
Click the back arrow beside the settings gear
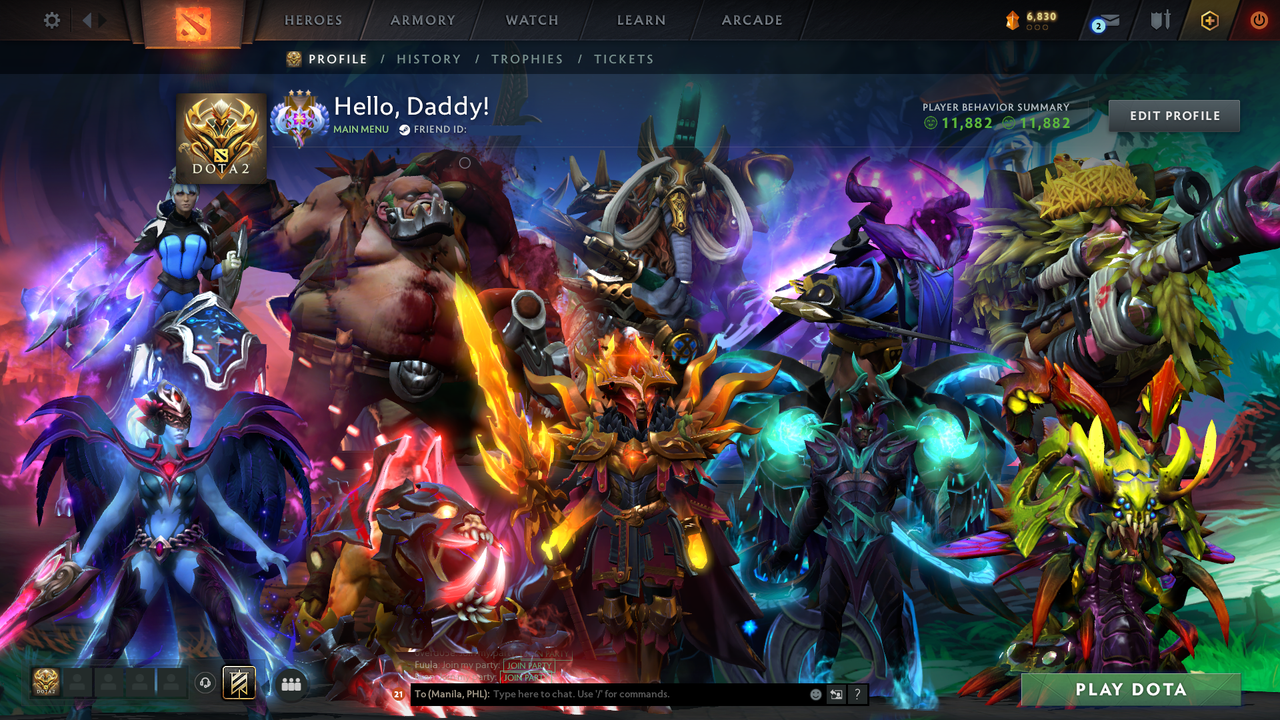[x=86, y=19]
